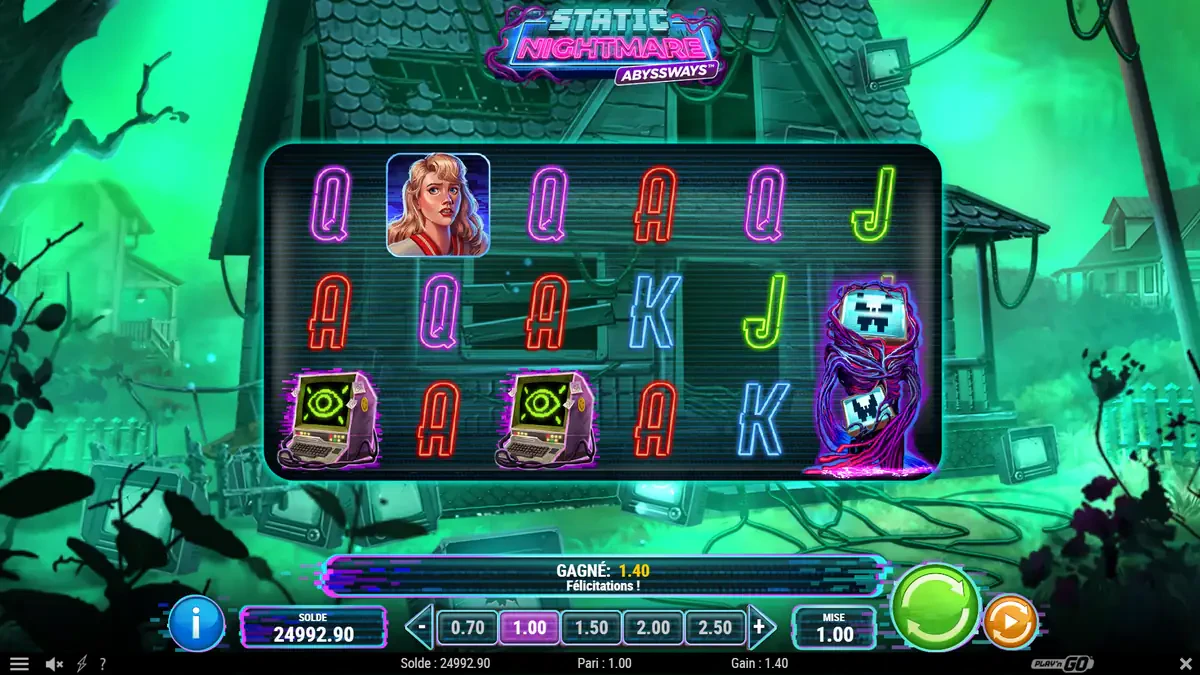Toggle the muted sound speaker icon

click(x=54, y=664)
